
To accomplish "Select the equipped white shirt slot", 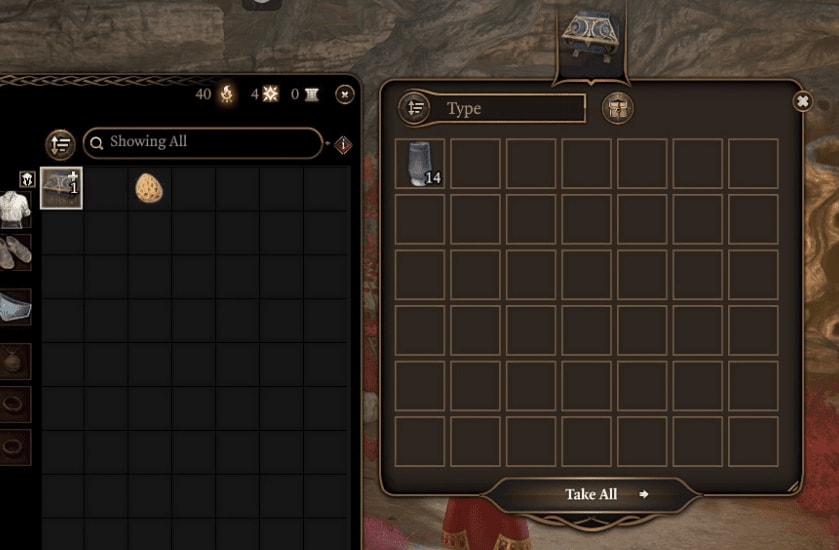I will click(14, 209).
